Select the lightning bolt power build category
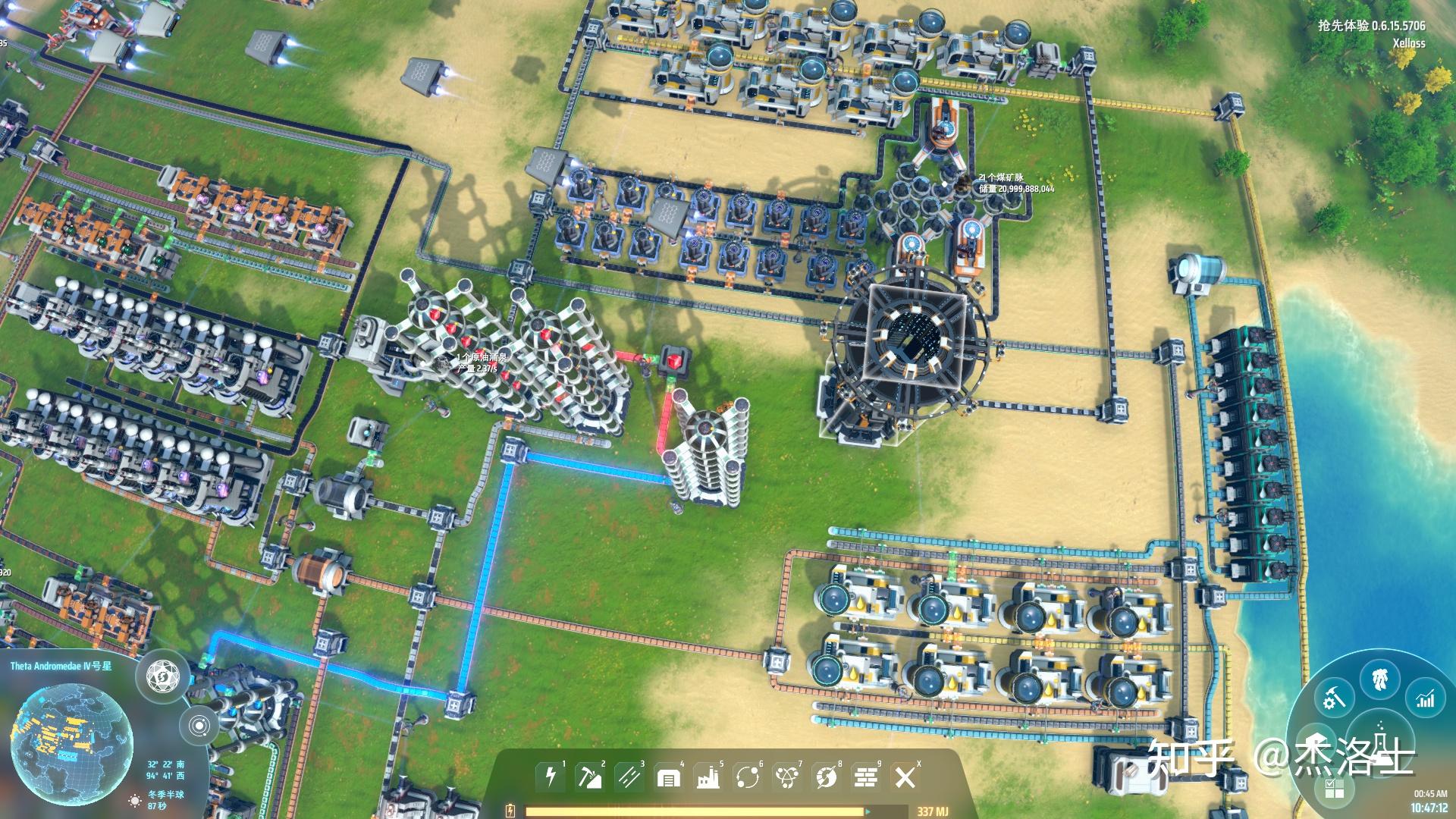Image resolution: width=1456 pixels, height=819 pixels. (551, 776)
